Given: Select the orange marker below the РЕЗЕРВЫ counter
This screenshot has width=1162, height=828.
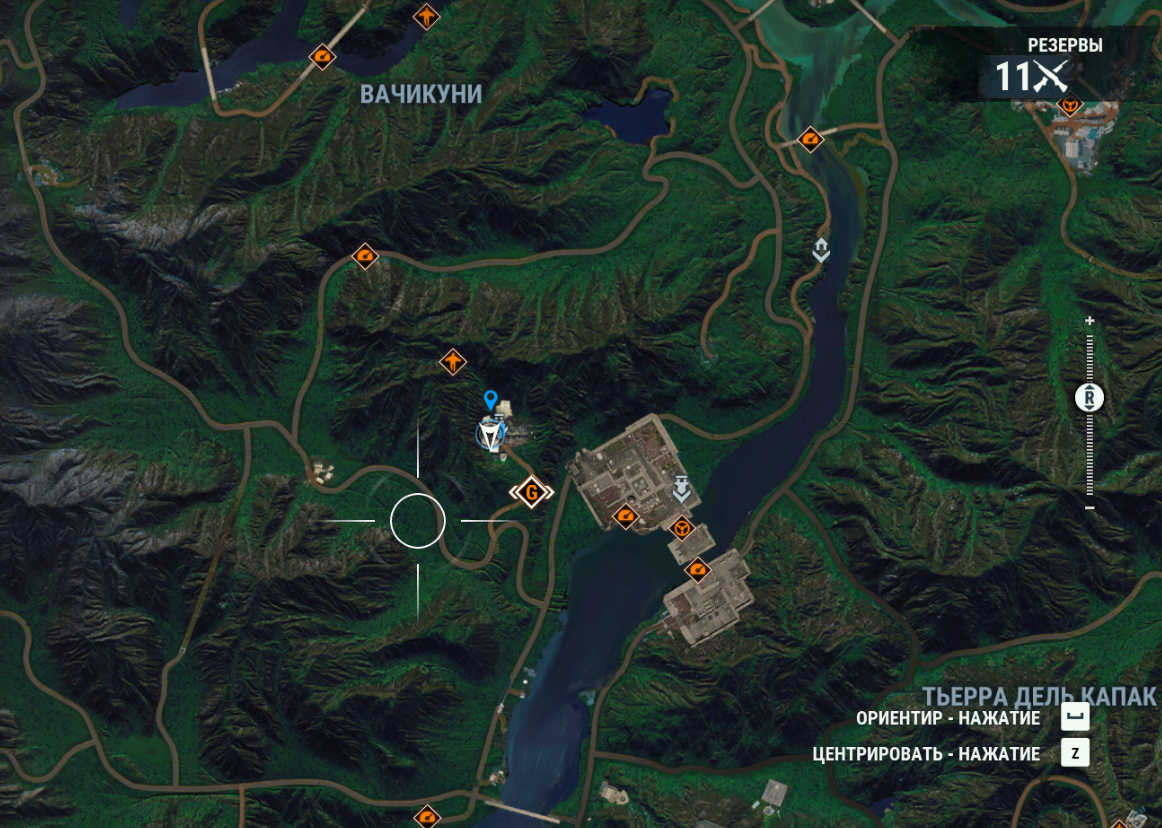Looking at the screenshot, I should 1071,105.
